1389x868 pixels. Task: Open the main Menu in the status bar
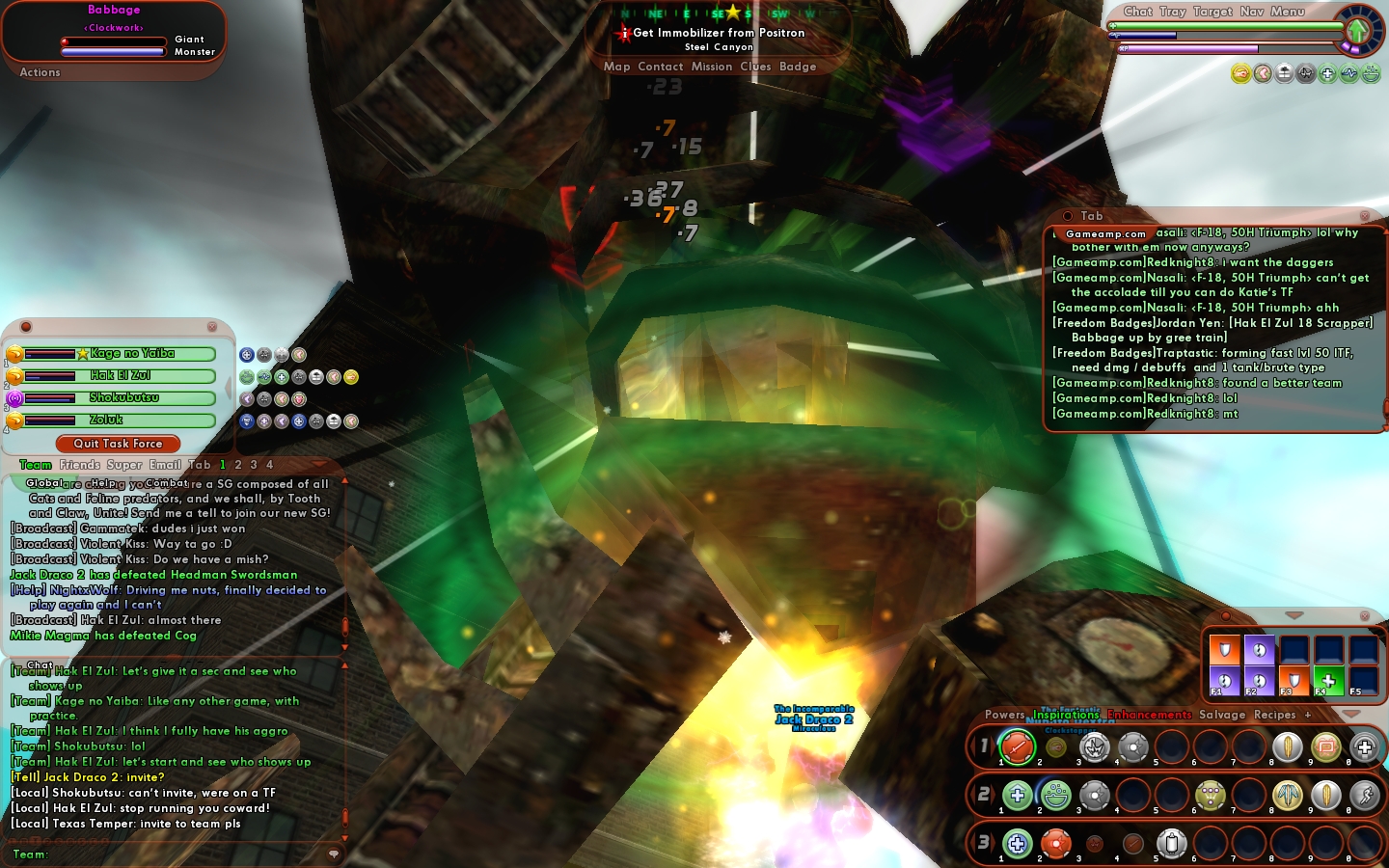[x=1287, y=12]
